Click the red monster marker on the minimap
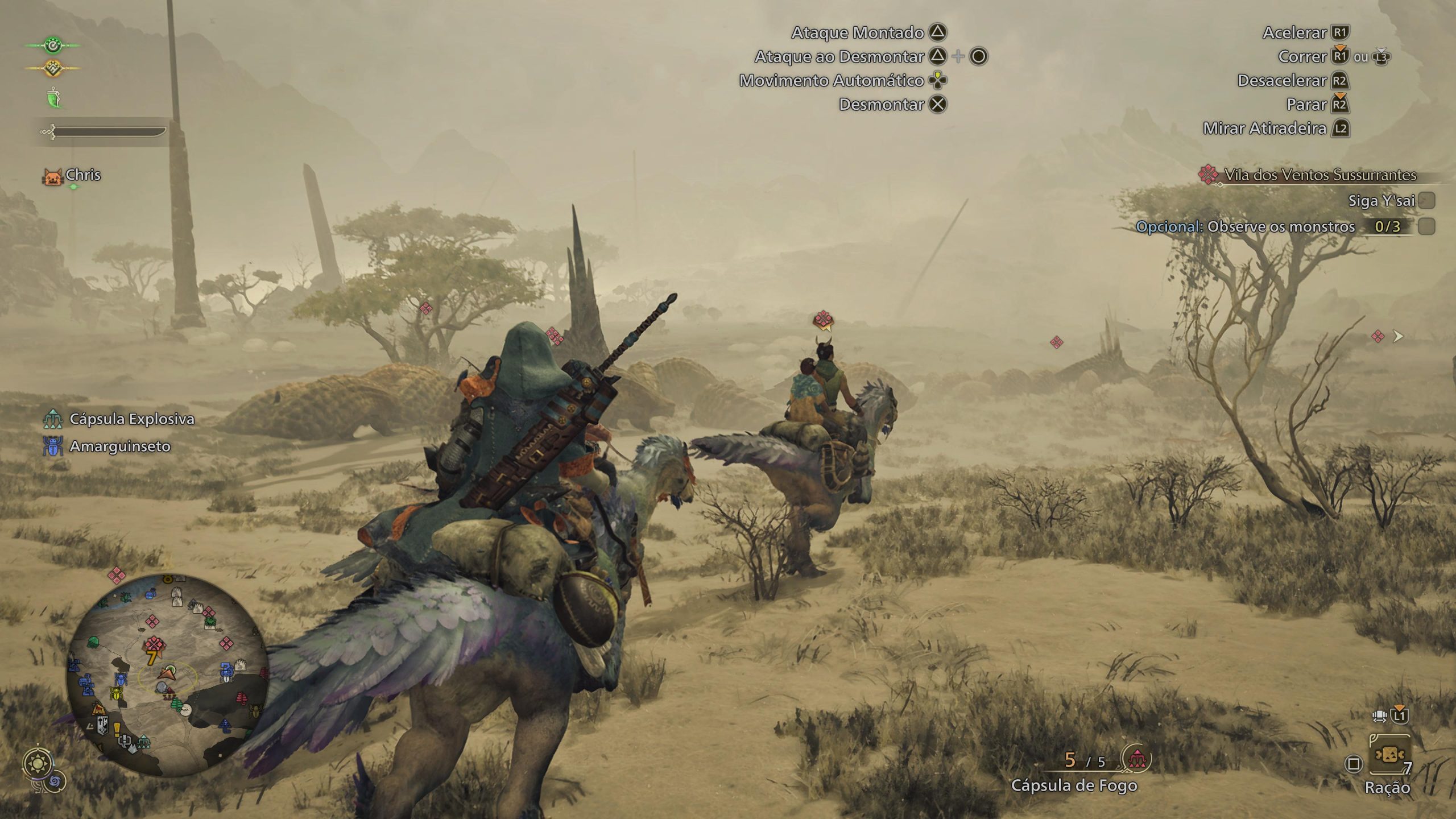The width and height of the screenshot is (1456, 819). [x=154, y=646]
